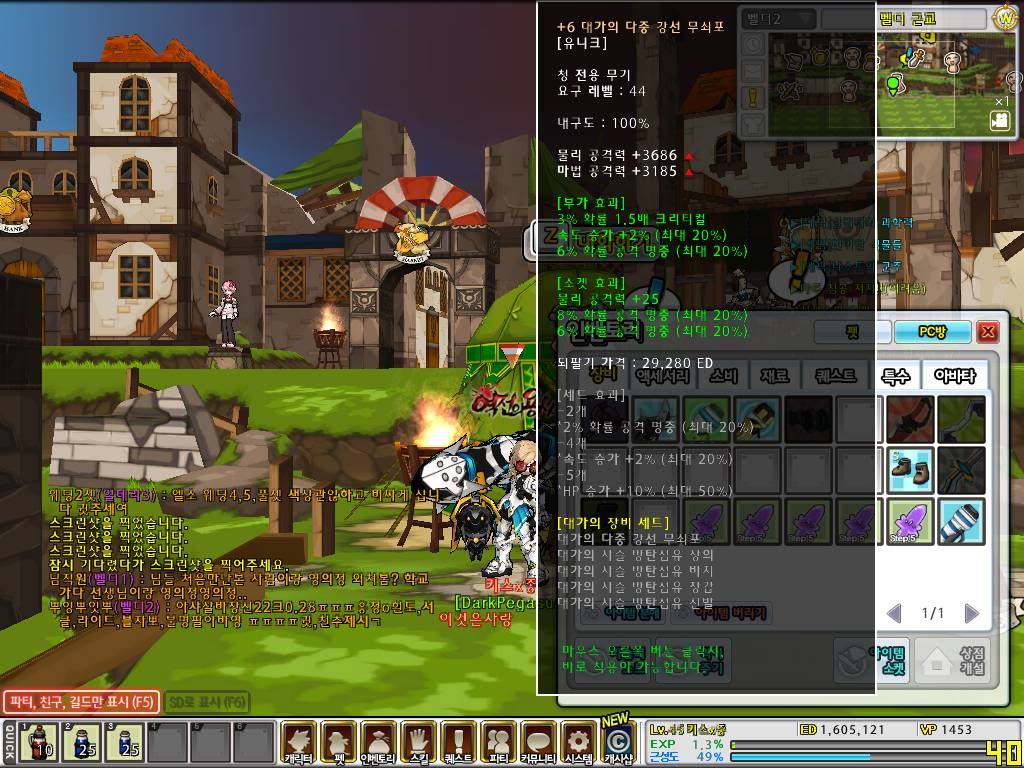Click the minimap camera zoom icon
Screen dimensions: 1024x768
coord(999,120)
